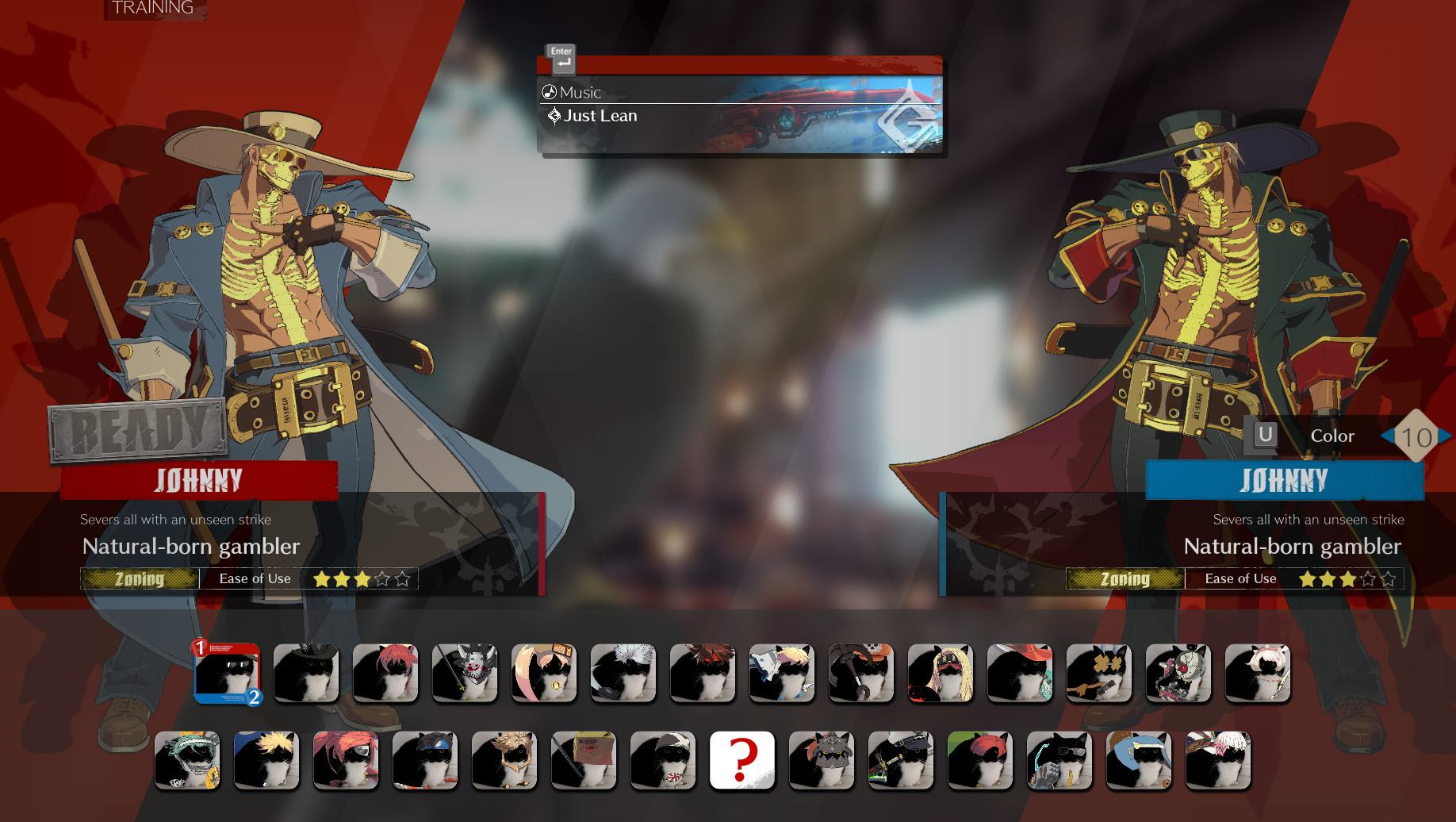Click the Color 10 selector diamond

point(1418,436)
